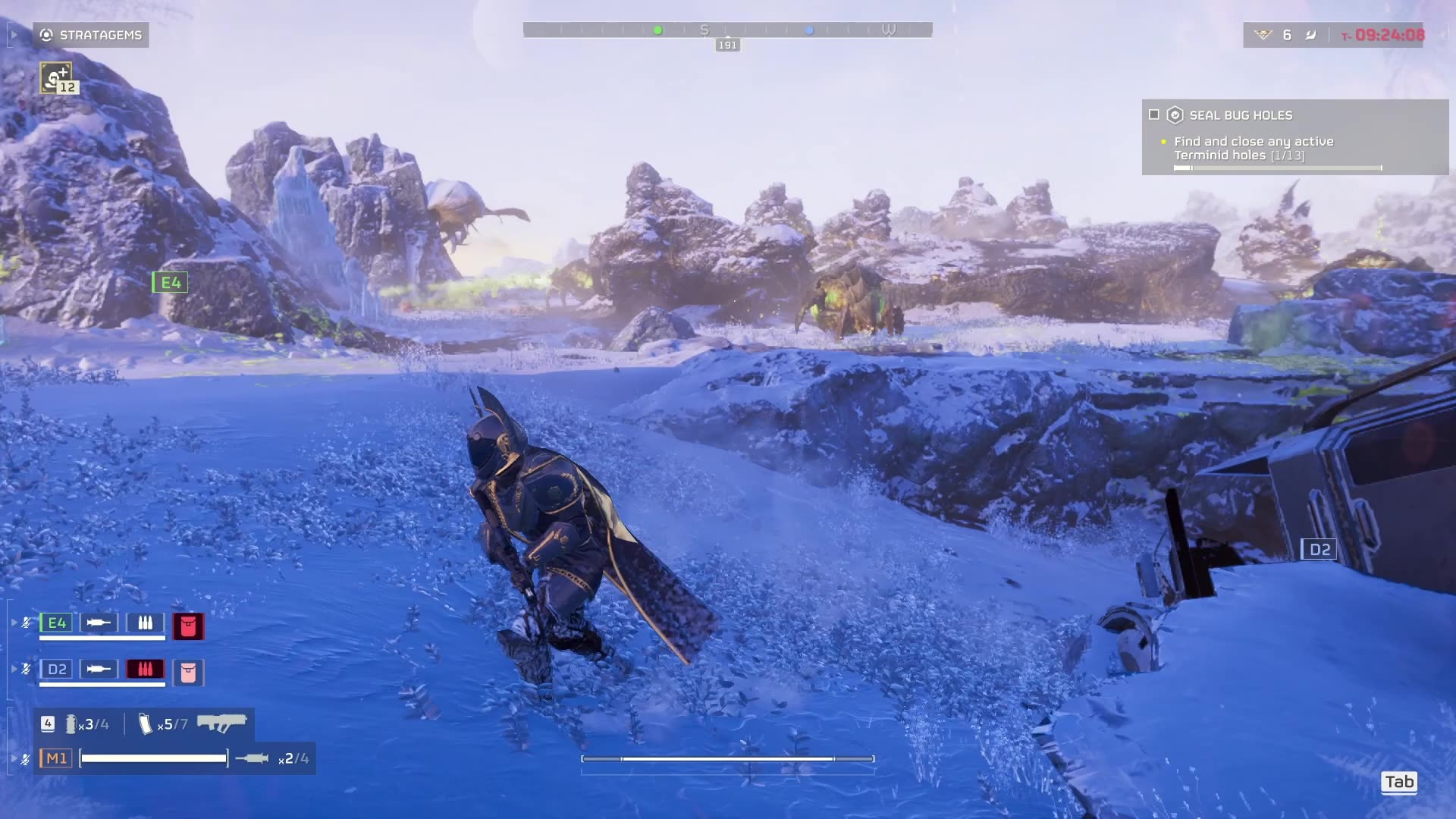1456x819 pixels.
Task: Click the Seal Bug Holes objective tracker
Action: click(x=1294, y=136)
